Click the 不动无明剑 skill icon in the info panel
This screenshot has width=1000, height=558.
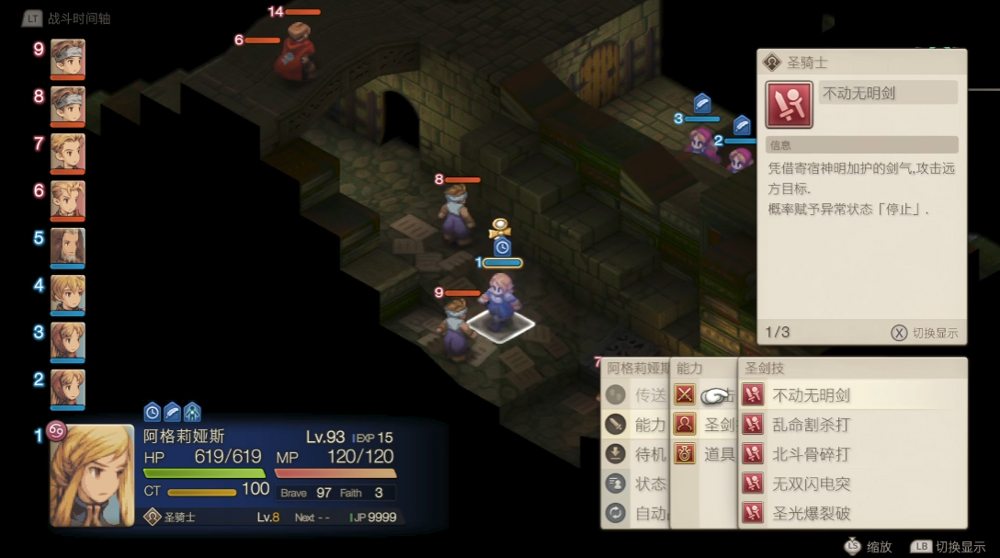789,105
